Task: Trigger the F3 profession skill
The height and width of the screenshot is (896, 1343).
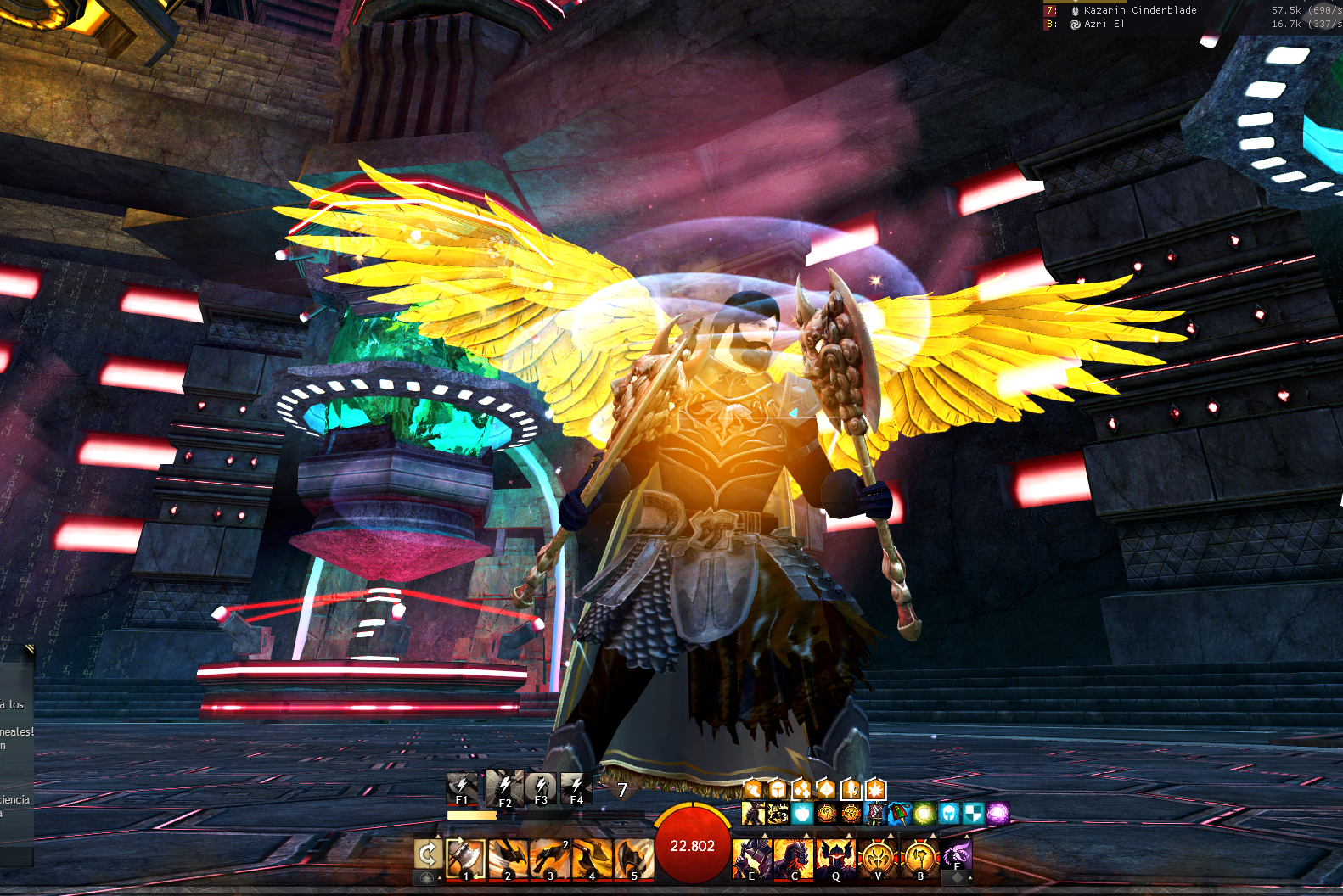Action: (541, 788)
